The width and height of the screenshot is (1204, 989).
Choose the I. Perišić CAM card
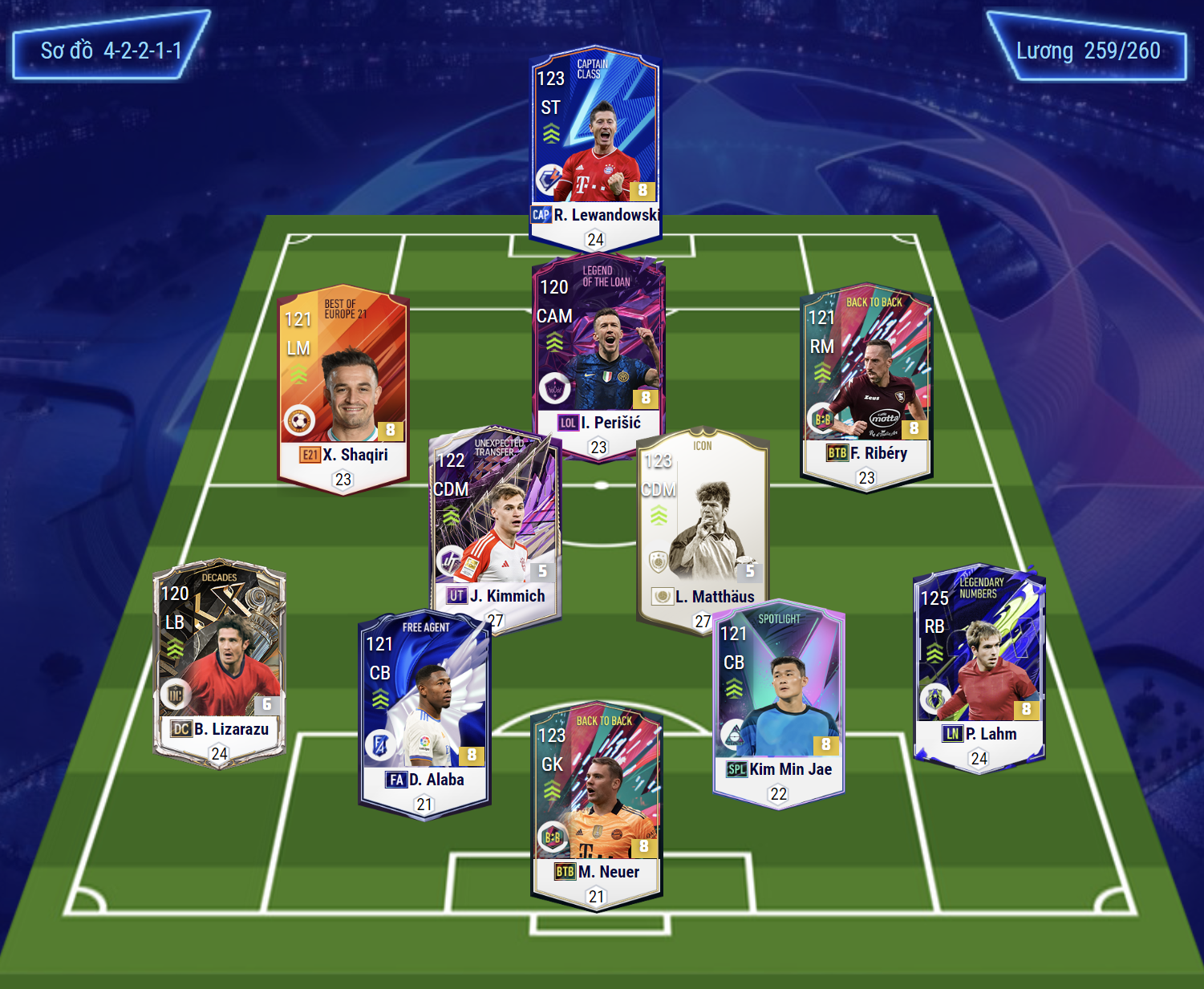point(598,353)
